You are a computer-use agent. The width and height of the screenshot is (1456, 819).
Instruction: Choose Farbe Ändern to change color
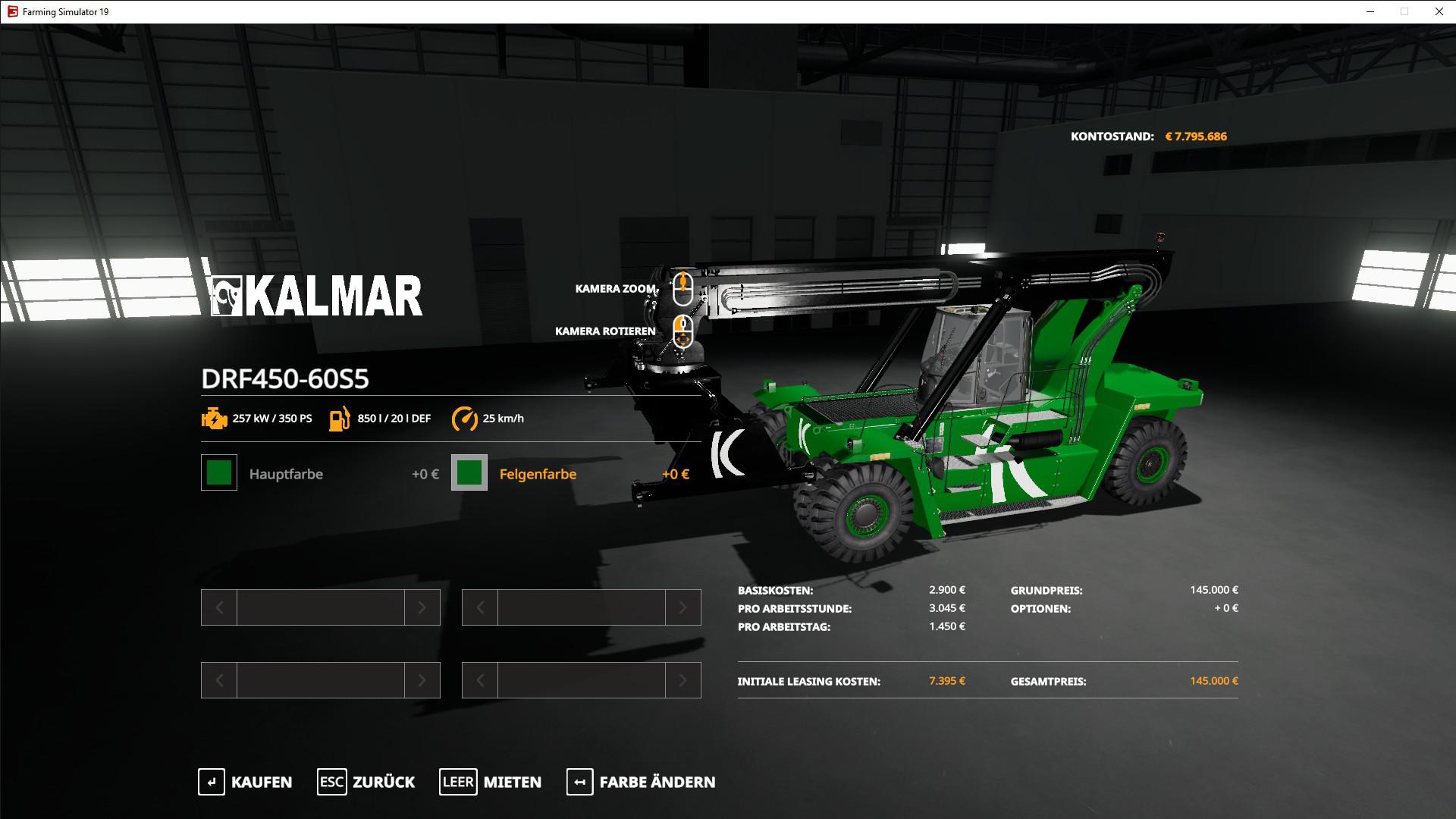click(x=641, y=782)
